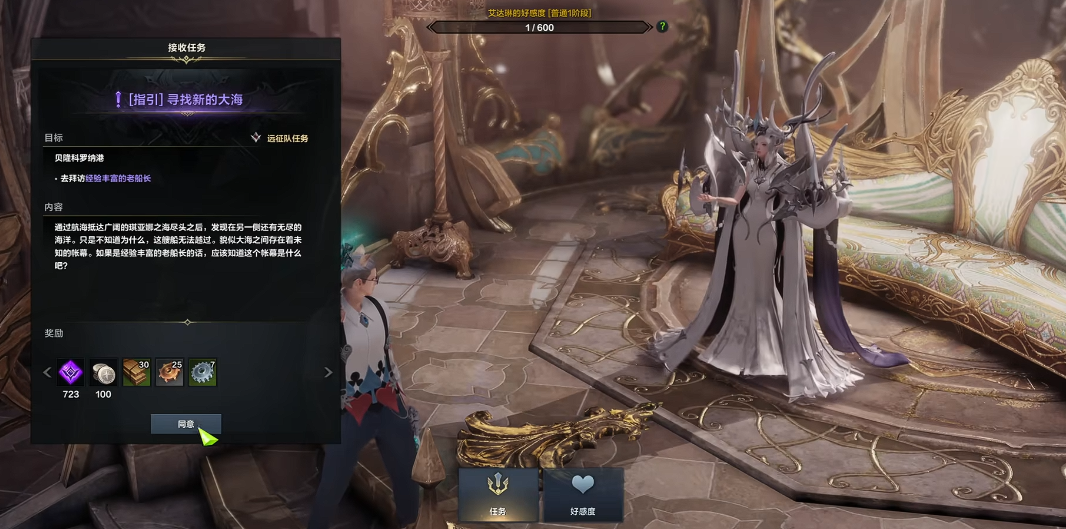The image size is (1066, 529).
Task: Show next rewards with right arrow
Action: click(x=328, y=373)
